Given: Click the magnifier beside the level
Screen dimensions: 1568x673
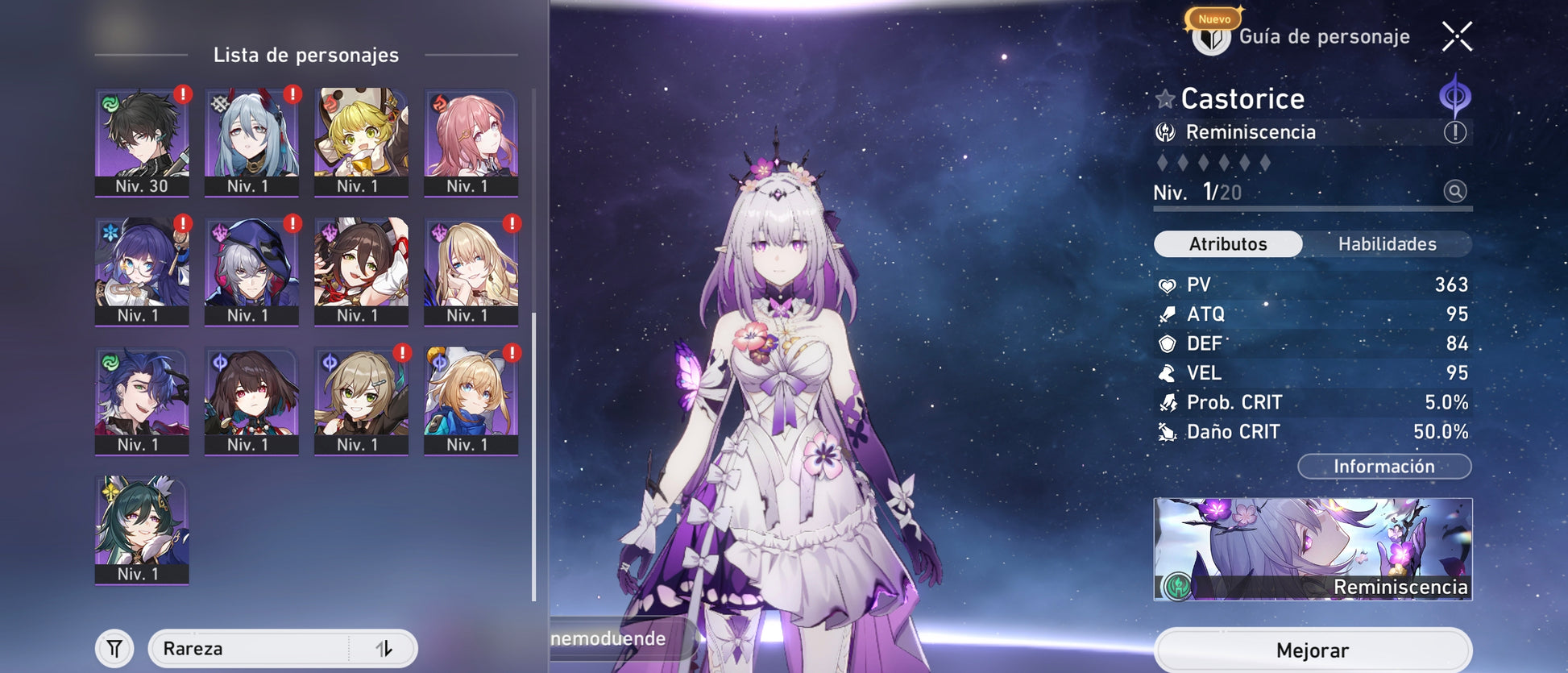Looking at the screenshot, I should coord(1454,192).
